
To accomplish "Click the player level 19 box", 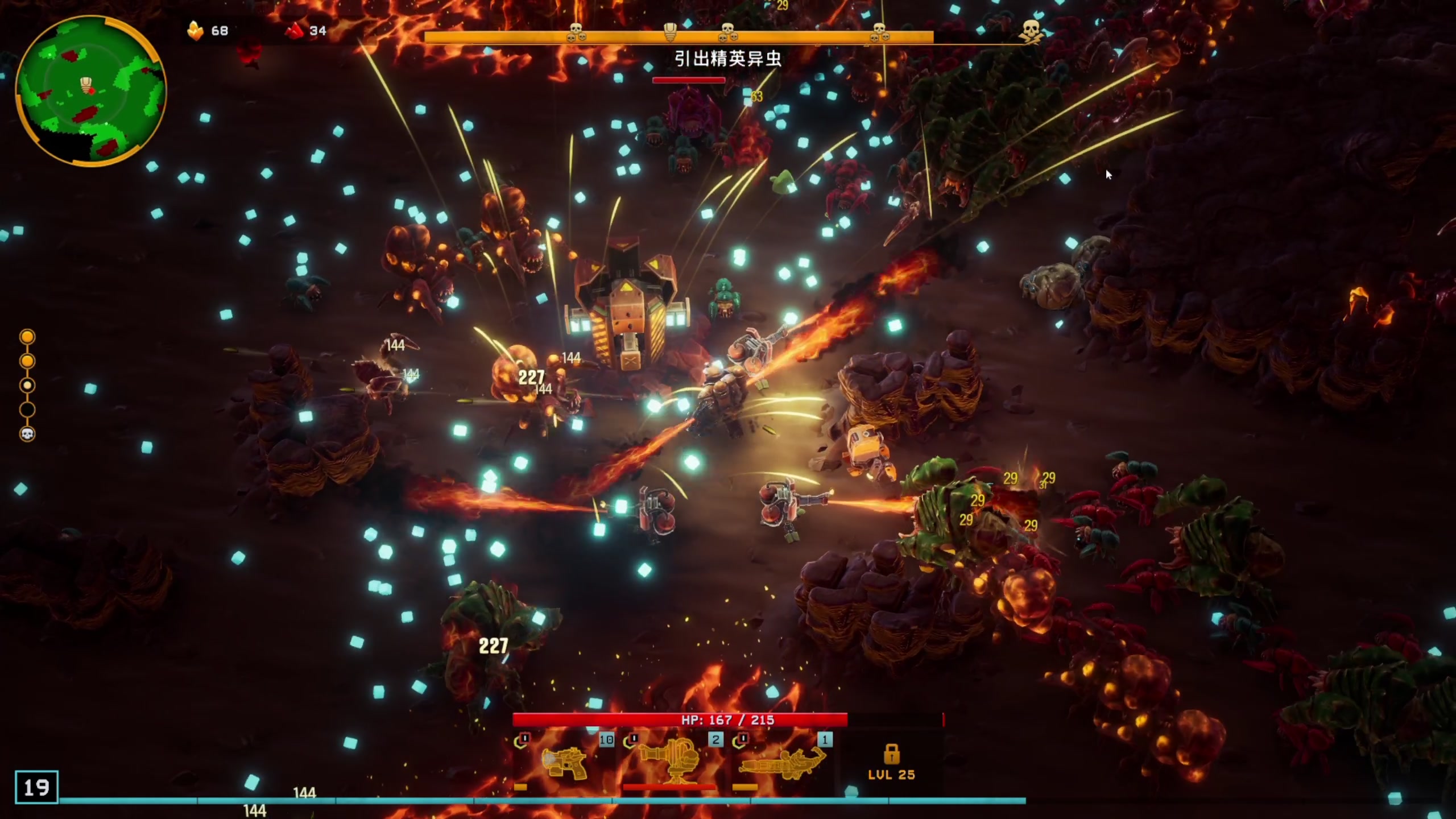I will pos(36,787).
